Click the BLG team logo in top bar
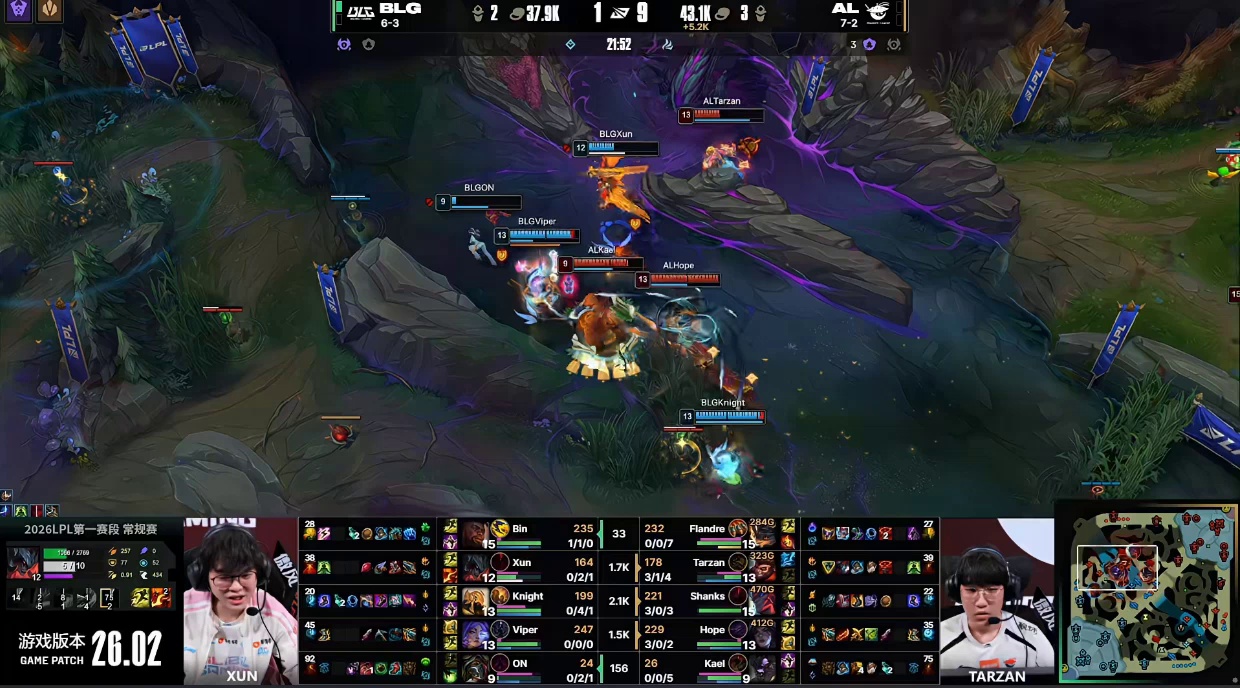The height and width of the screenshot is (688, 1240). tap(359, 12)
